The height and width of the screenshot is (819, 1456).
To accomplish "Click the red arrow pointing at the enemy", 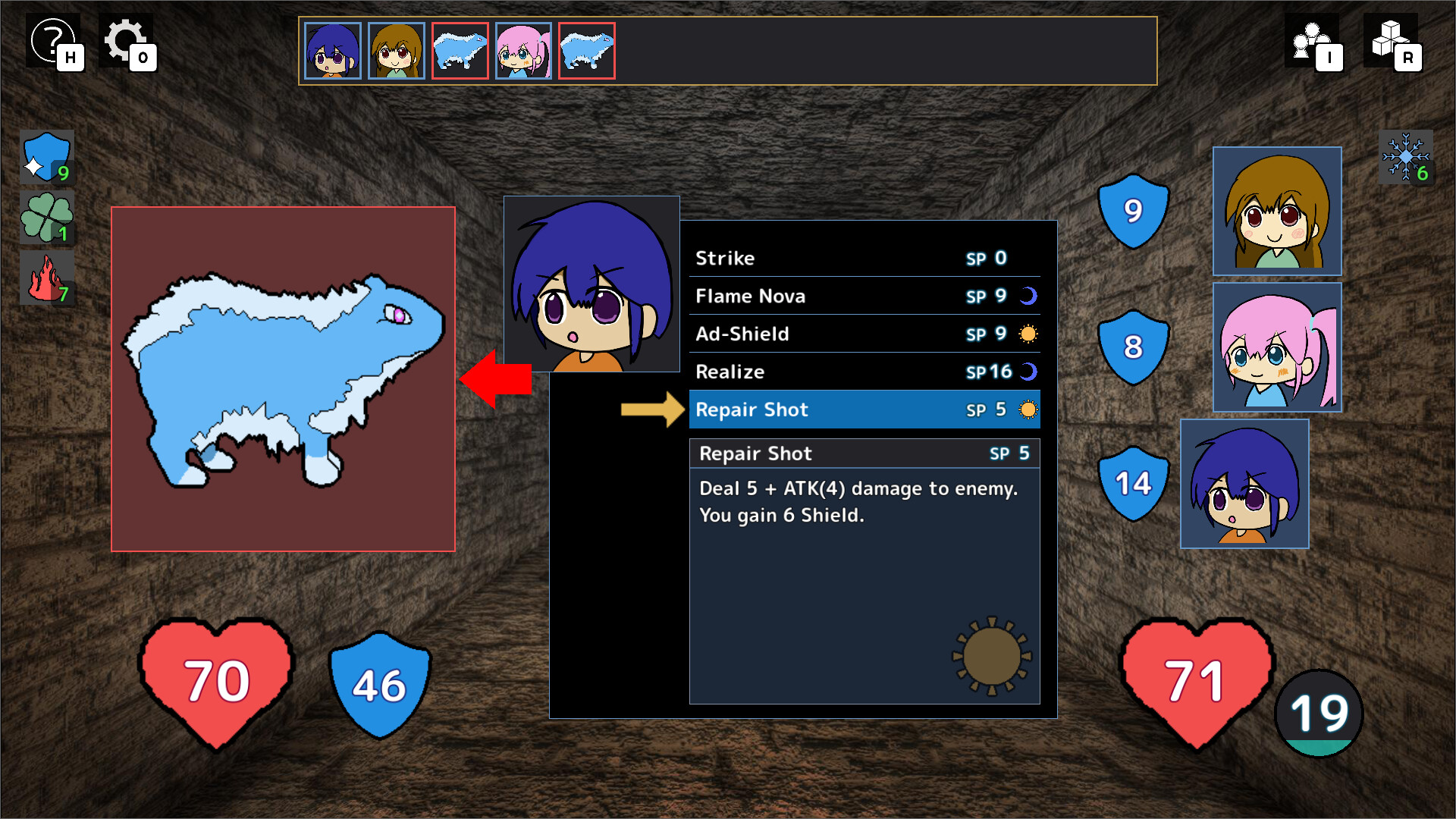I will click(497, 378).
